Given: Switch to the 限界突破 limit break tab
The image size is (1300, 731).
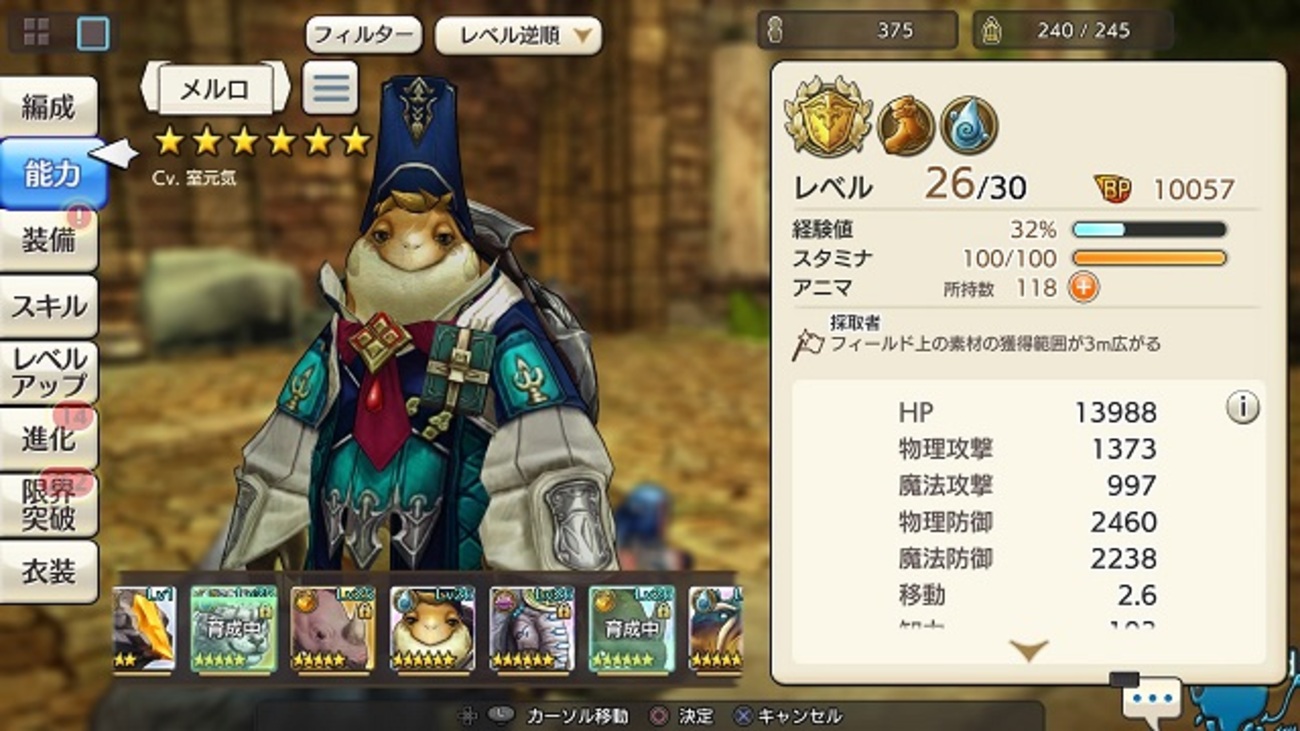Looking at the screenshot, I should click(x=49, y=504).
